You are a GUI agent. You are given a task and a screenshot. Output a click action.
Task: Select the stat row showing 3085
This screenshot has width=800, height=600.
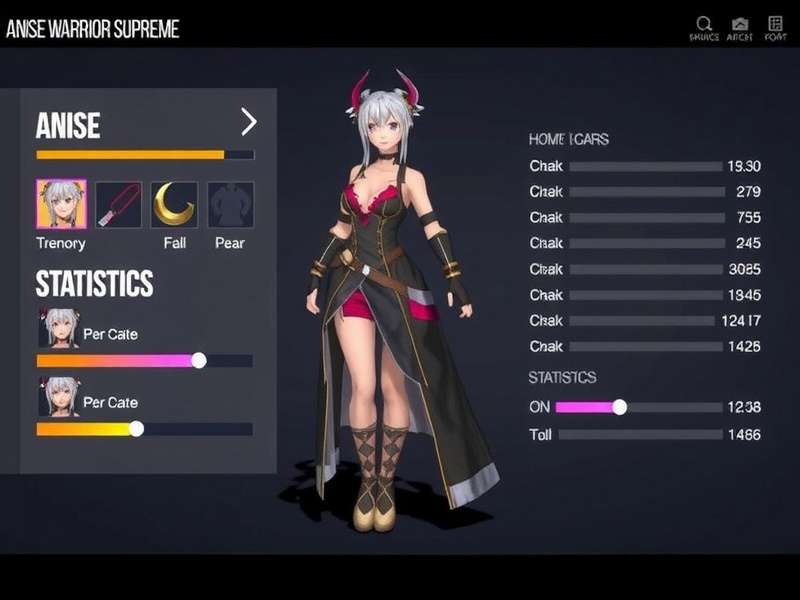[641, 269]
